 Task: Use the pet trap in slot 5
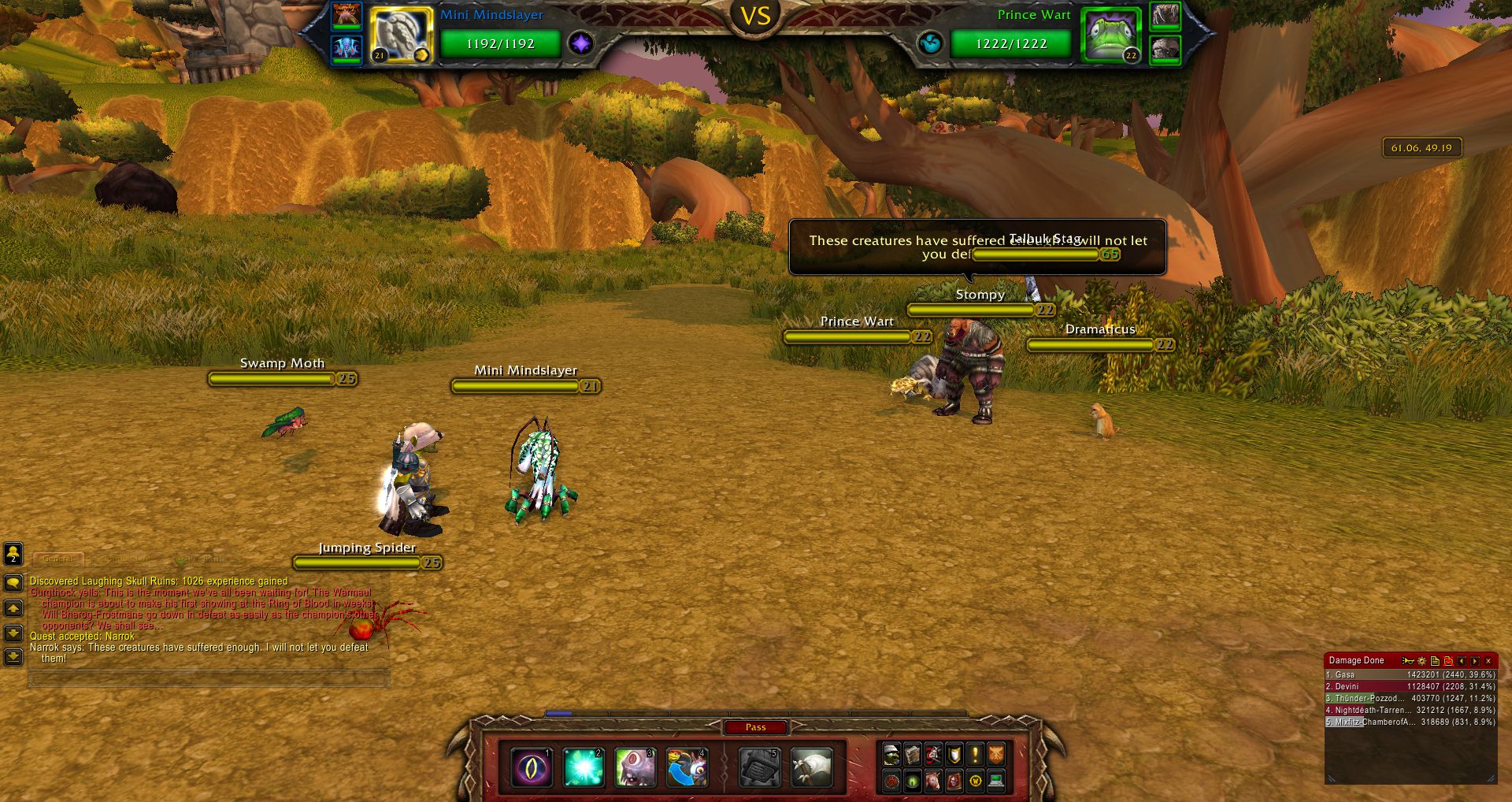coord(759,768)
